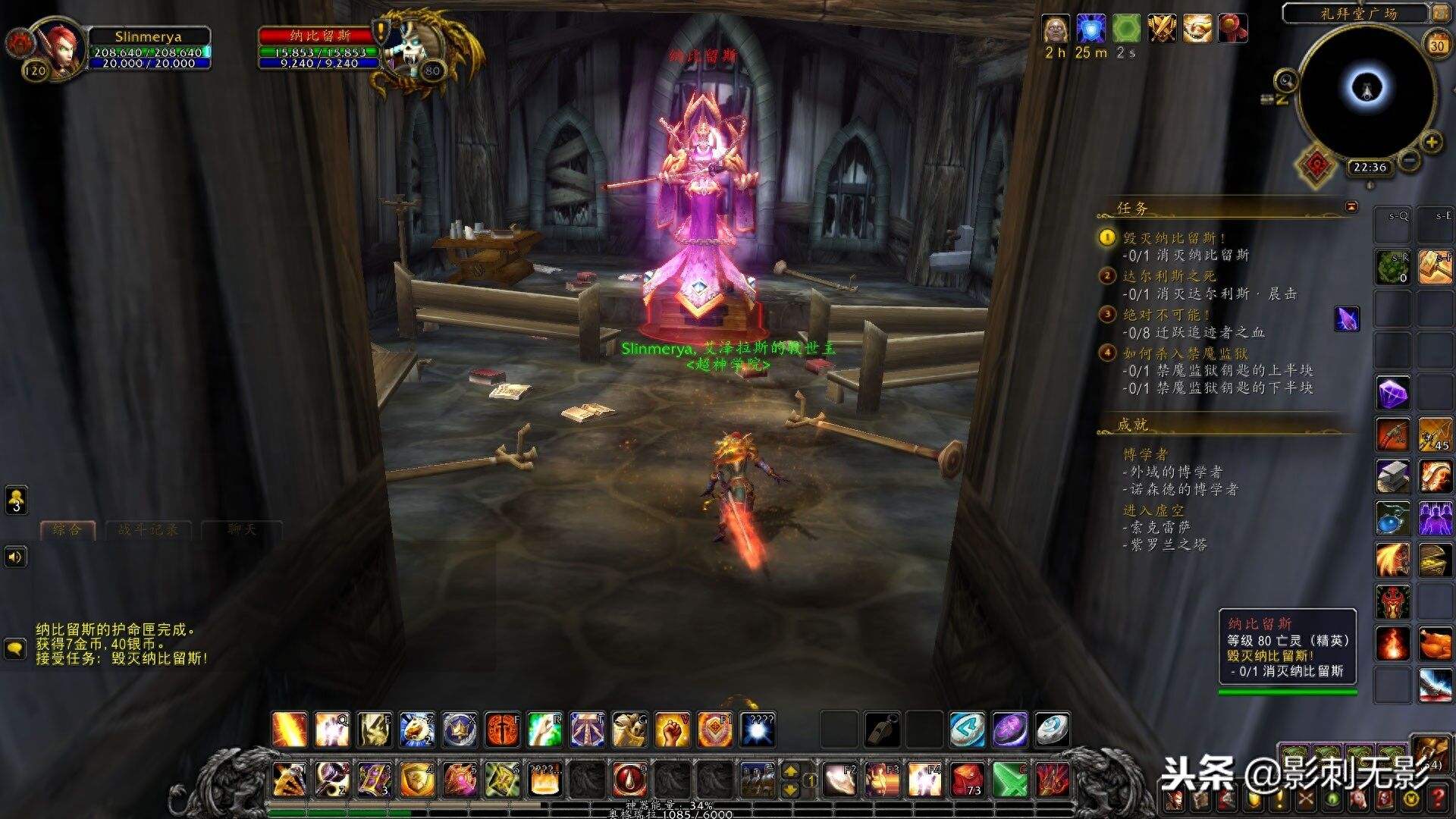Click the minimap tracking magnifier icon
This screenshot has height=819, width=1456.
click(1285, 80)
